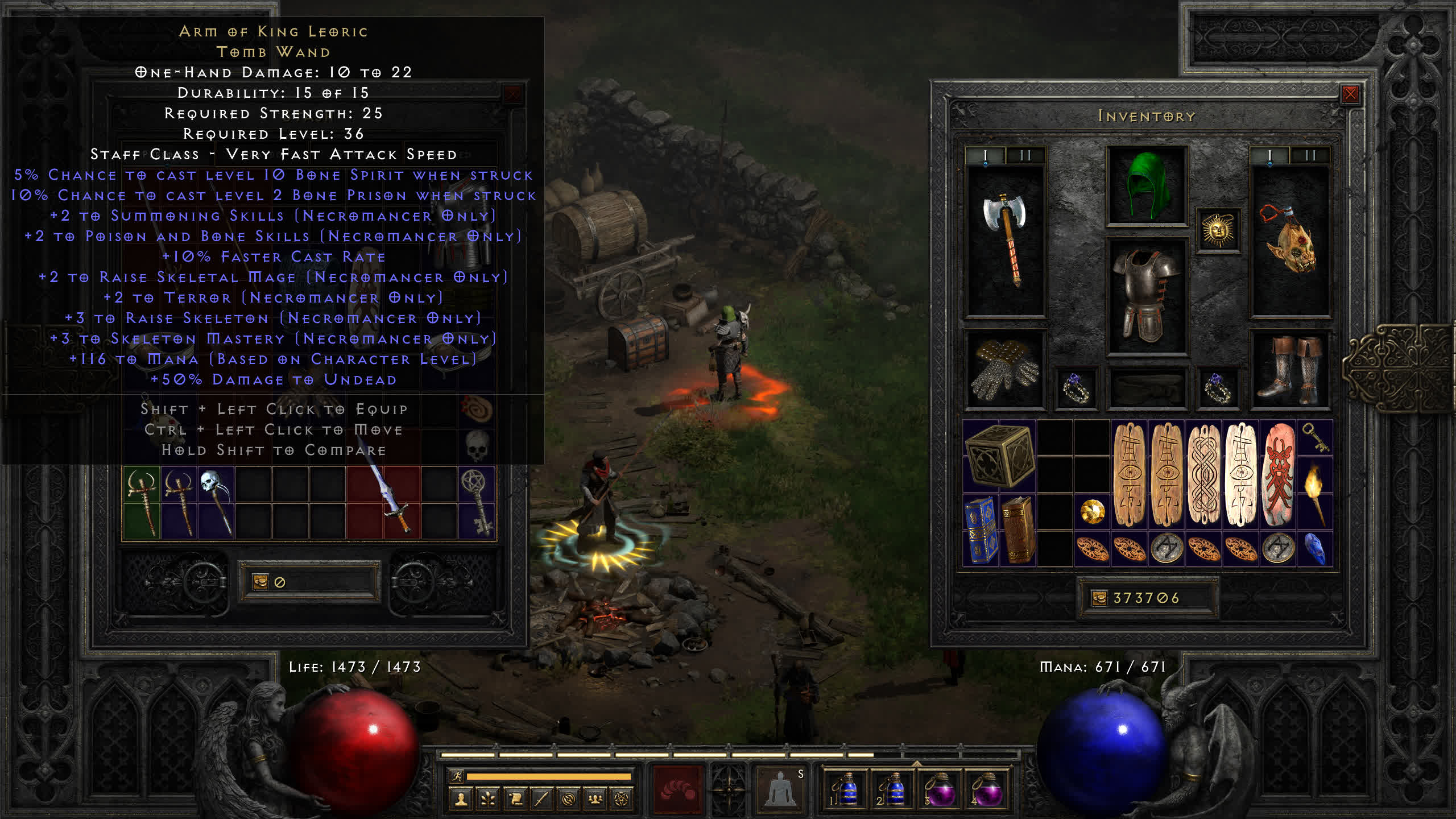The height and width of the screenshot is (819, 1456).
Task: Click the inventory gold coin button
Action: pyautogui.click(x=1099, y=598)
